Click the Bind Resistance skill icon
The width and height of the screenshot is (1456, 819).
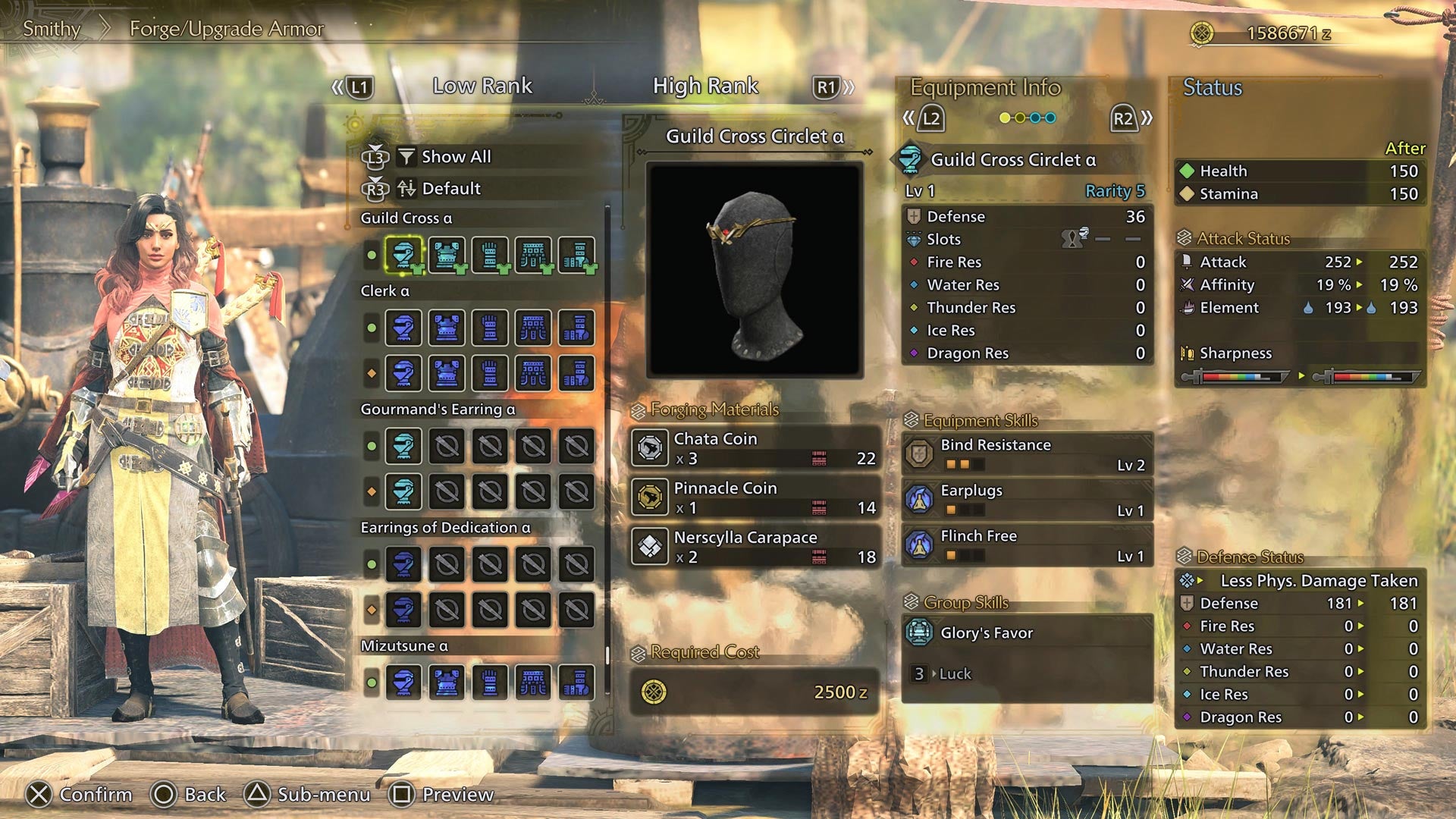coord(920,453)
